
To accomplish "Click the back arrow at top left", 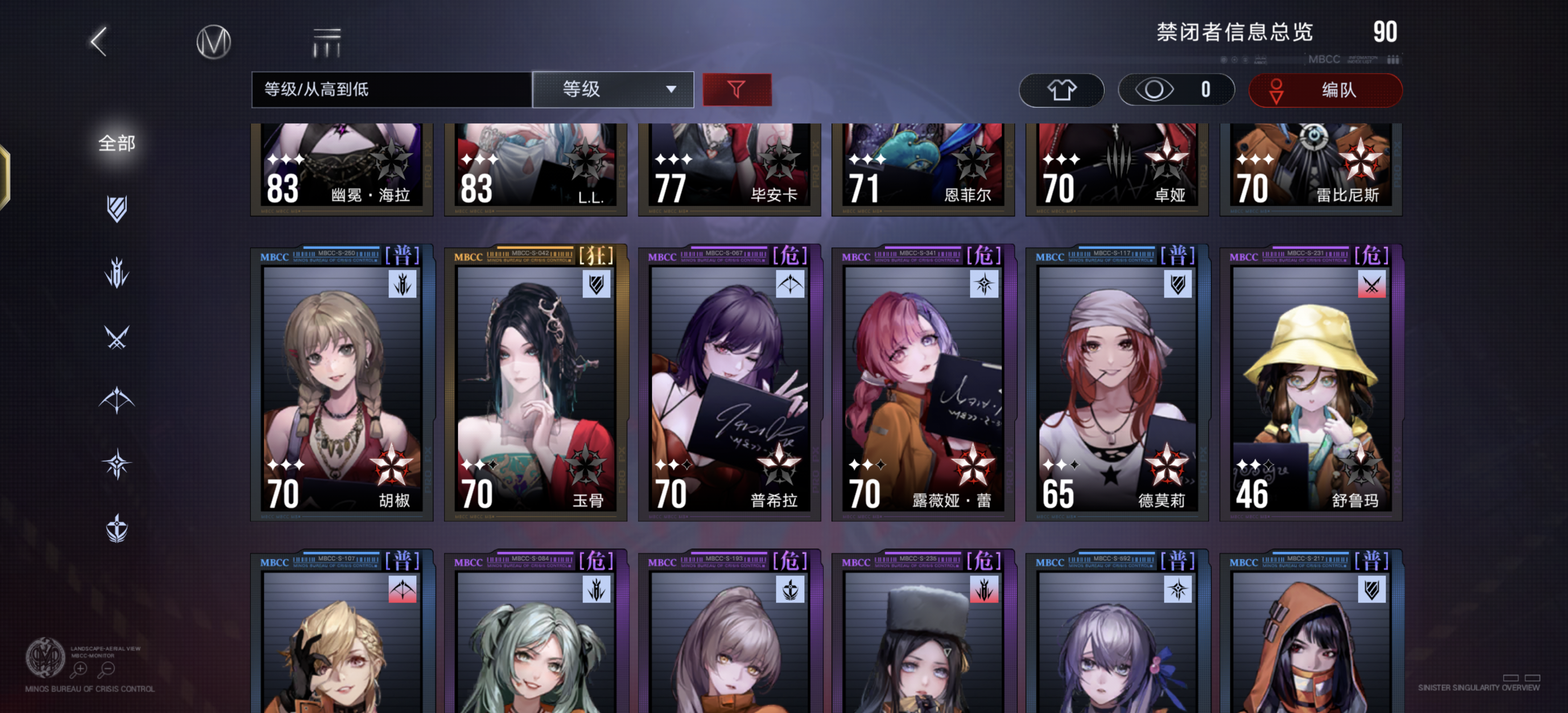I will coord(98,43).
